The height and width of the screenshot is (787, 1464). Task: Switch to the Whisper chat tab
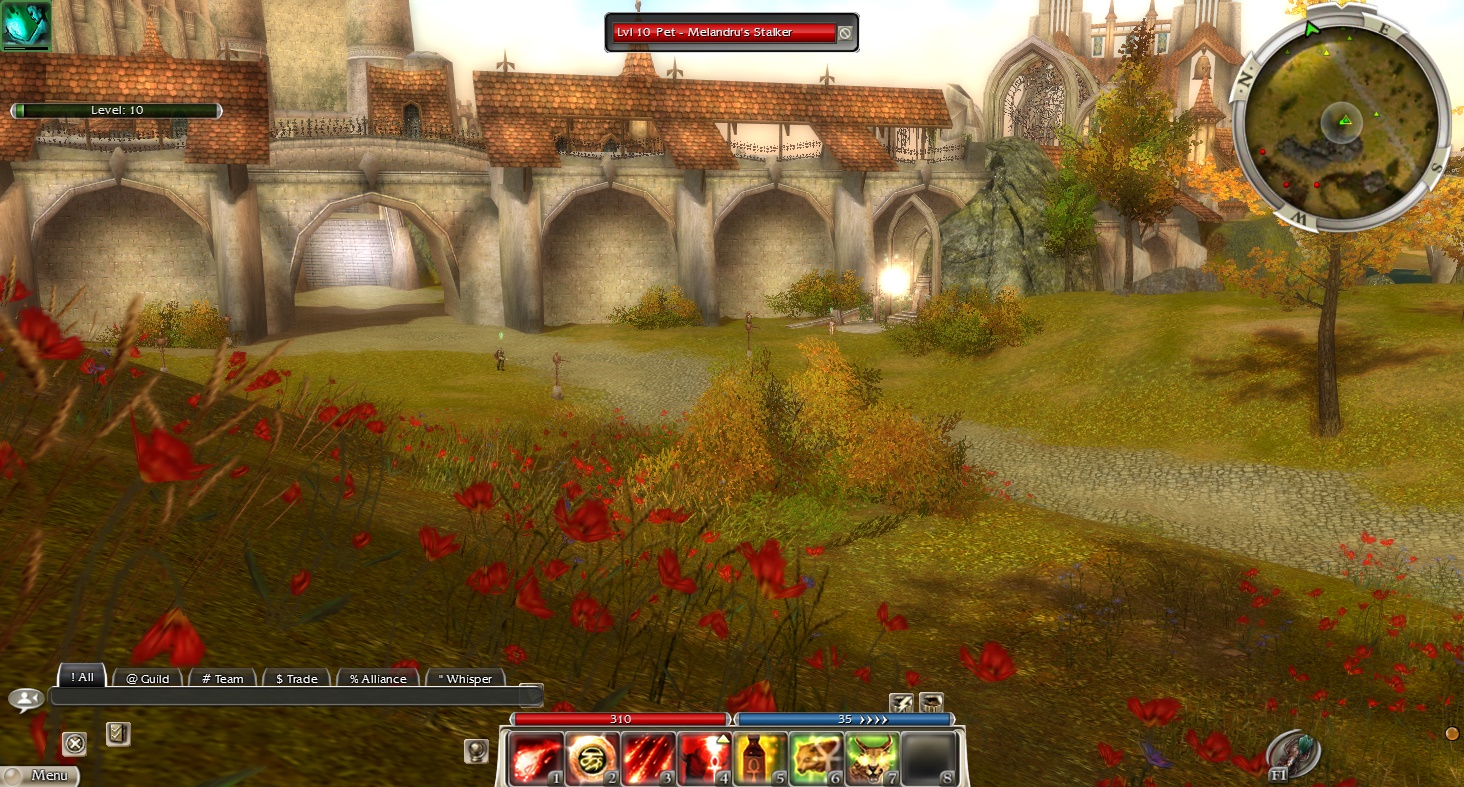tap(465, 679)
